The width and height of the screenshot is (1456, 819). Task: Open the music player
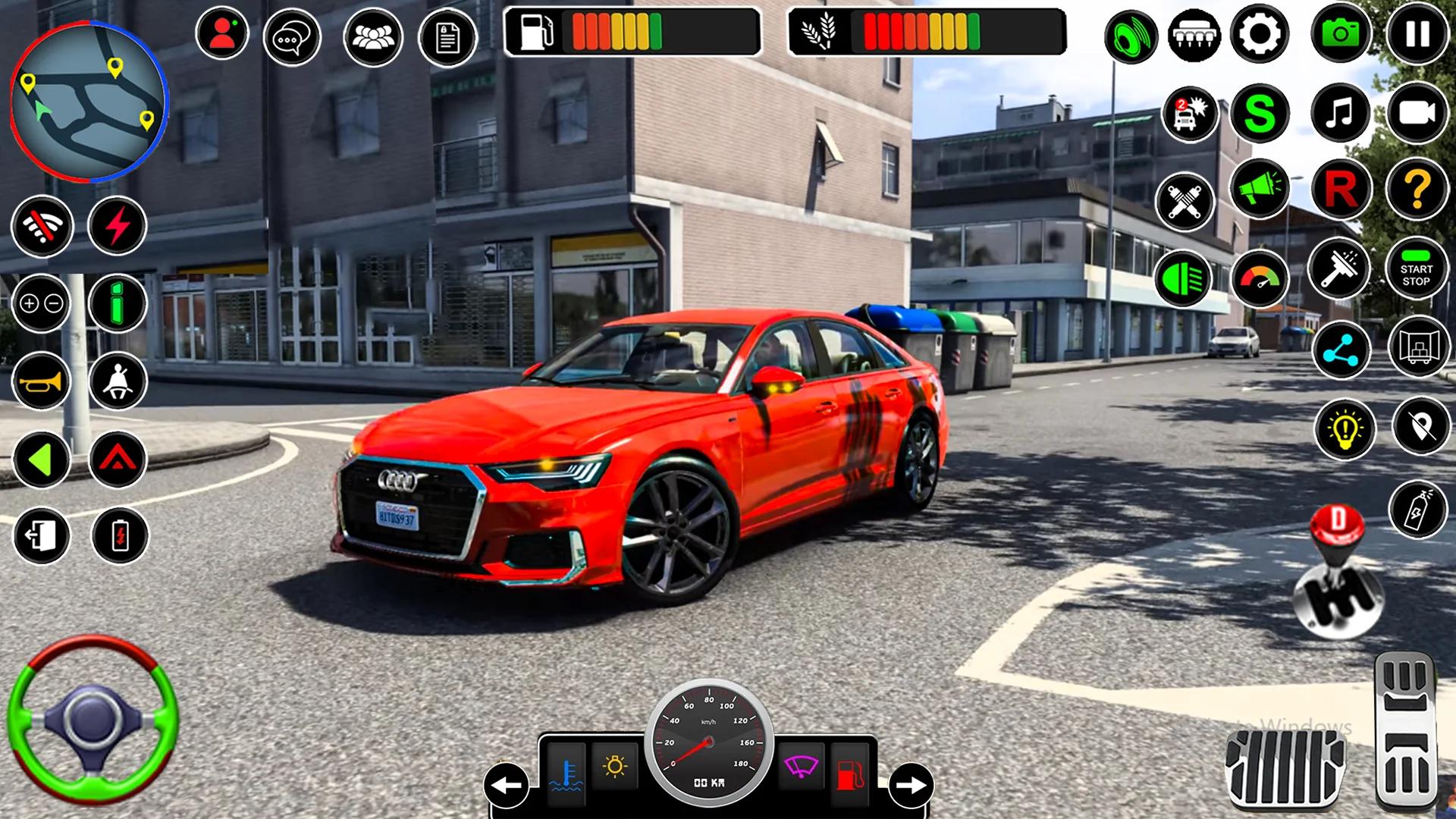[x=1338, y=112]
